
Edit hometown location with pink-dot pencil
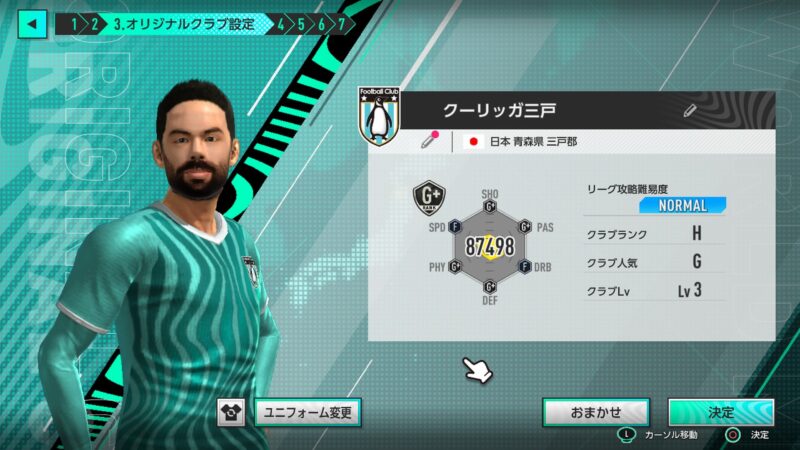pyautogui.click(x=430, y=141)
